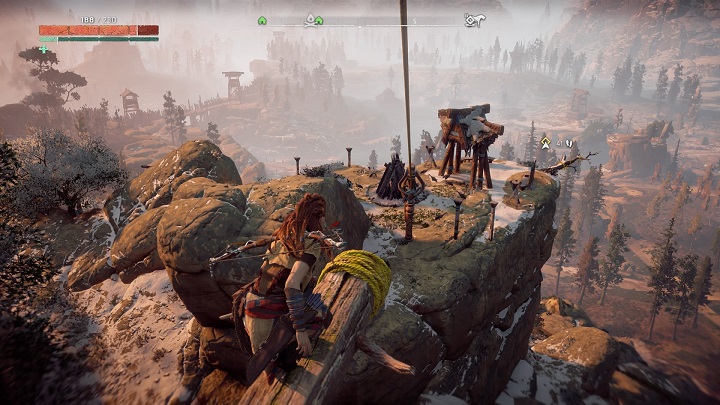720x405 pixels.
Task: Select the yellow quest waypoint marker
Action: click(x=545, y=143)
